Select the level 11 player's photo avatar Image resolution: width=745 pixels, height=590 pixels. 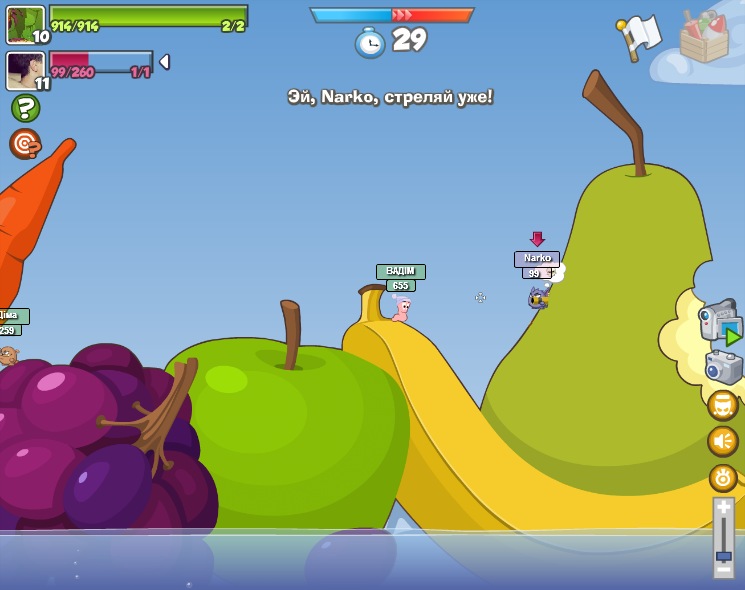click(25, 70)
